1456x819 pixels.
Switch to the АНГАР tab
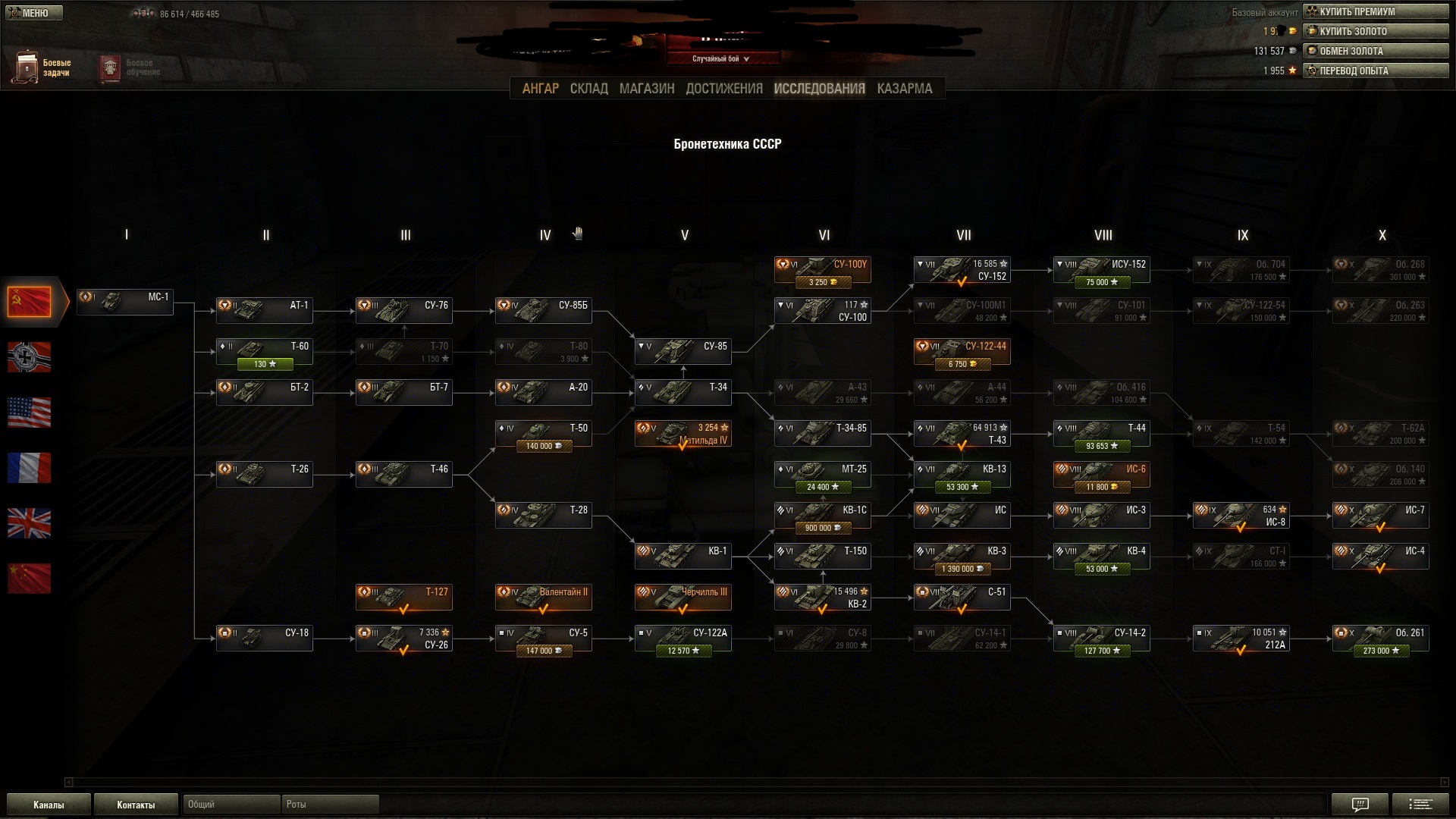540,89
